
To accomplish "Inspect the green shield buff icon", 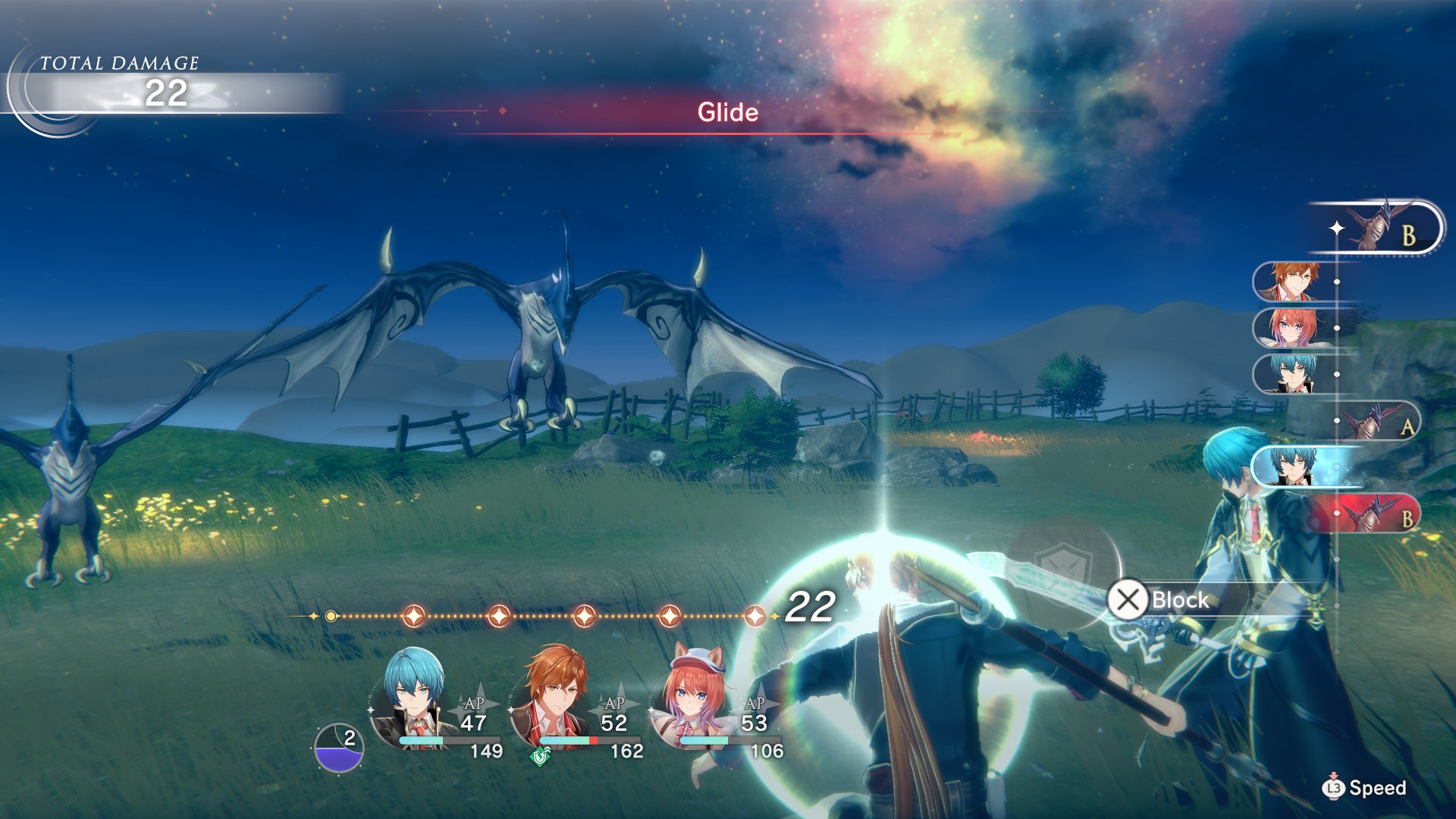I will (540, 755).
